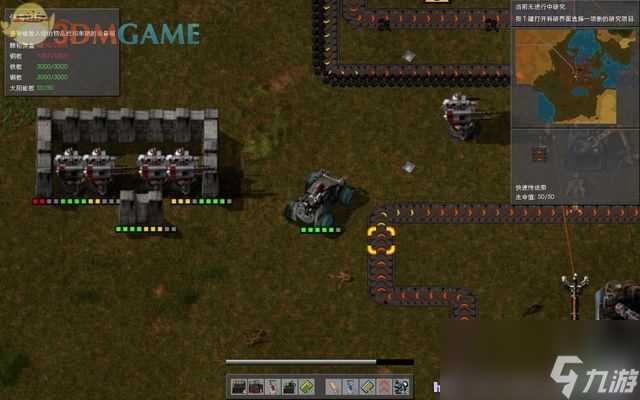Choose the dark robot icon hotbar slot
This screenshot has width=640, height=400.
tap(401, 386)
